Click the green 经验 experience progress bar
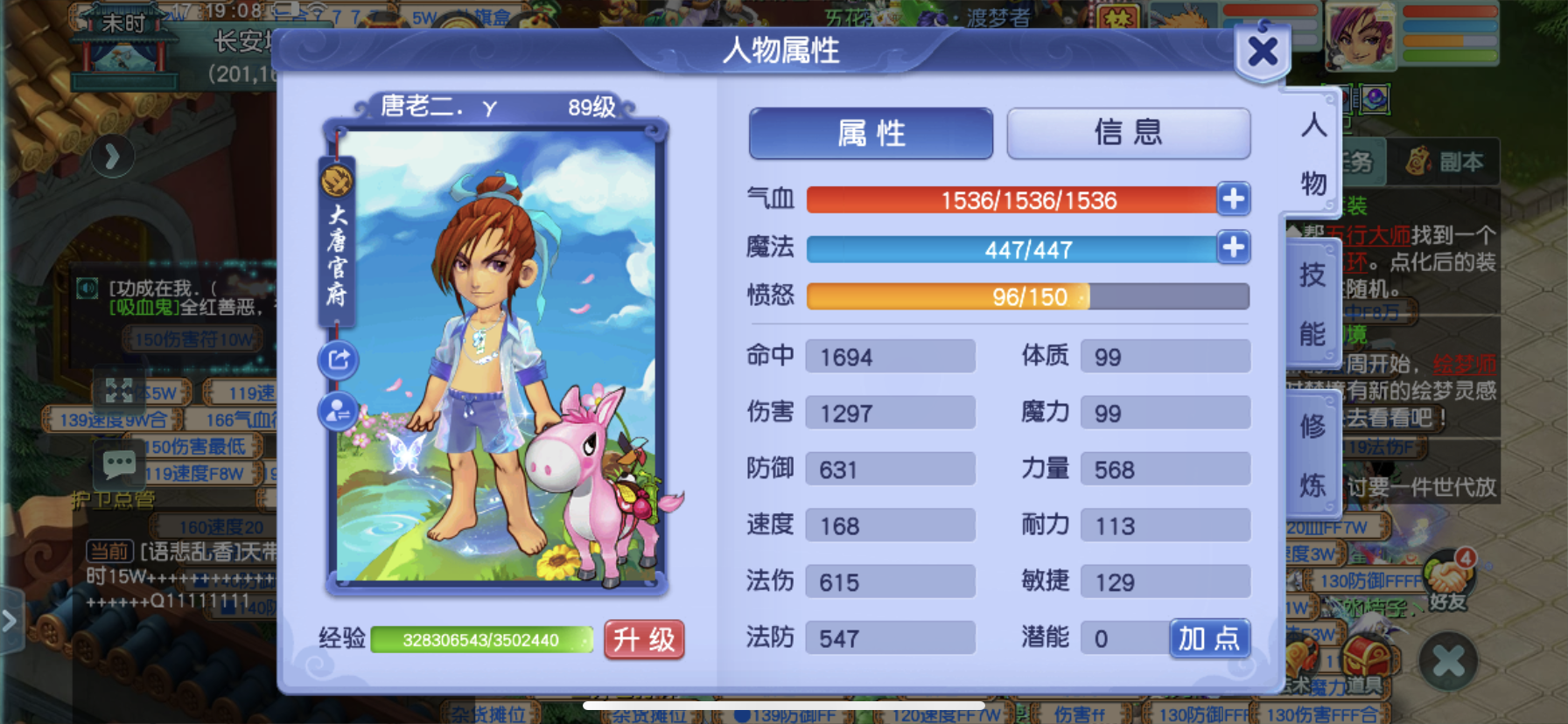 coord(479,640)
